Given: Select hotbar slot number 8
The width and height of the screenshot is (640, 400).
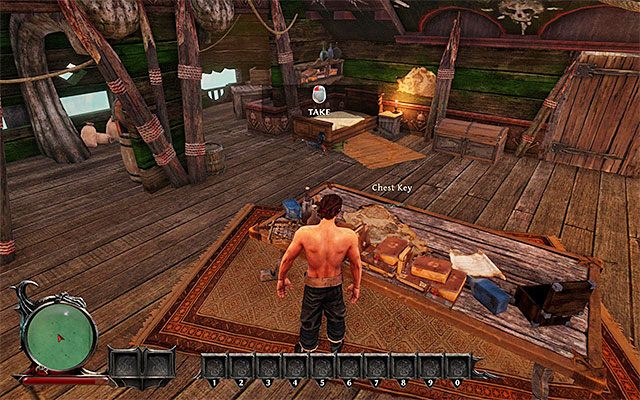Looking at the screenshot, I should tap(403, 364).
